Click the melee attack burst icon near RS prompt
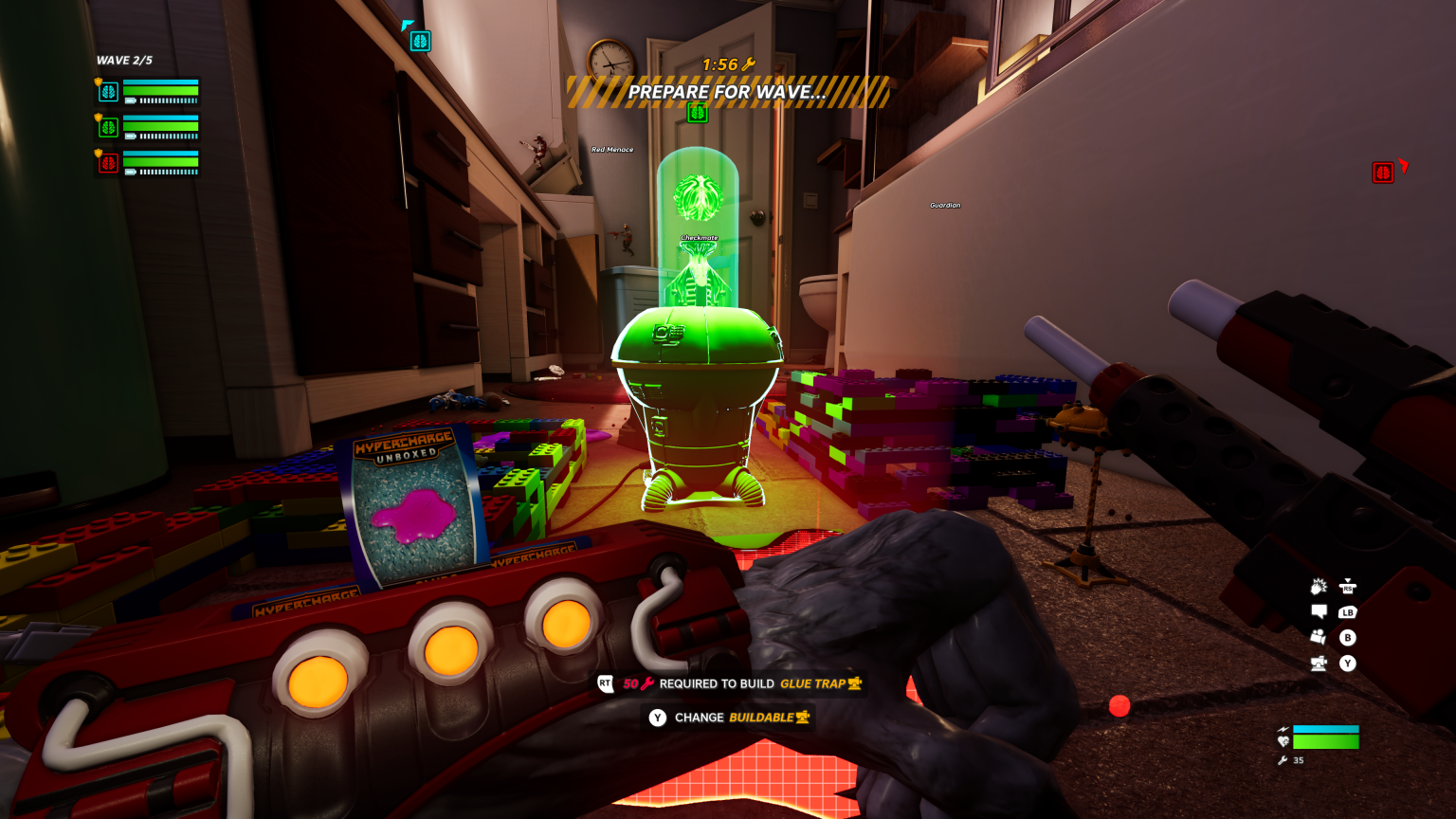 pyautogui.click(x=1317, y=585)
